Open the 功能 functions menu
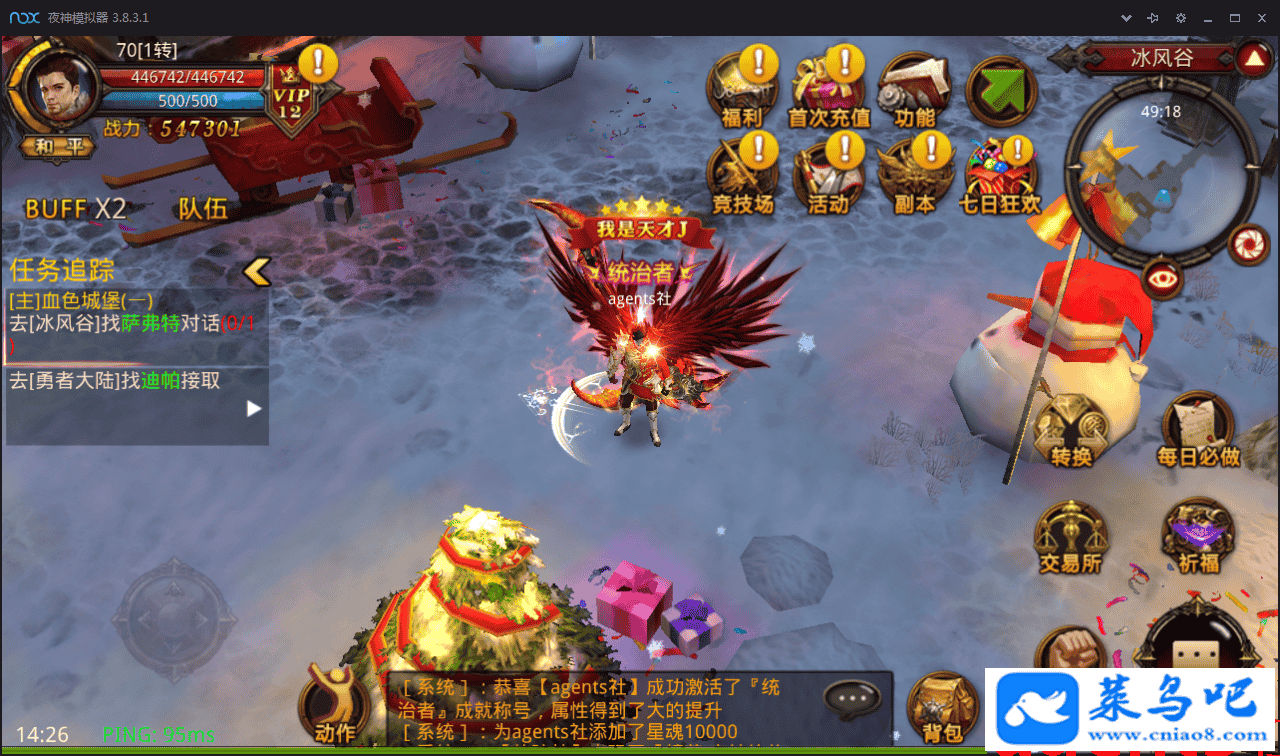 914,92
